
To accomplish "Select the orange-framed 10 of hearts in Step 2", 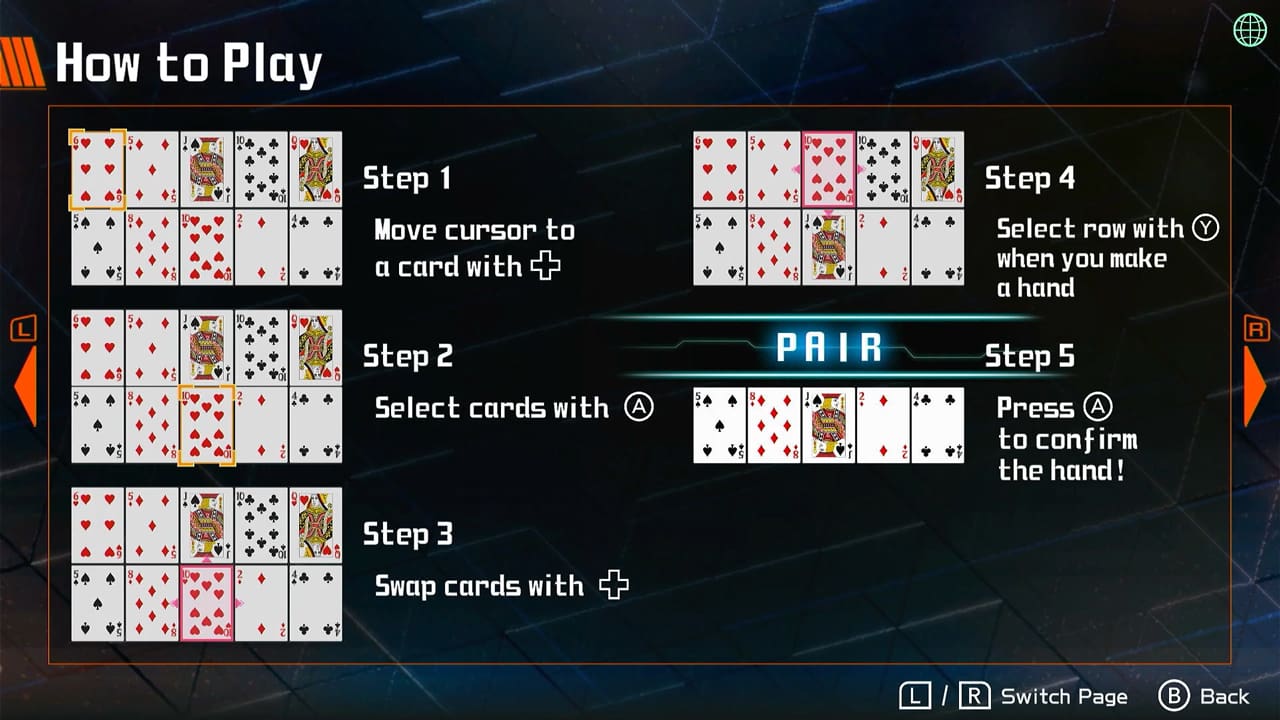I will coord(207,423).
